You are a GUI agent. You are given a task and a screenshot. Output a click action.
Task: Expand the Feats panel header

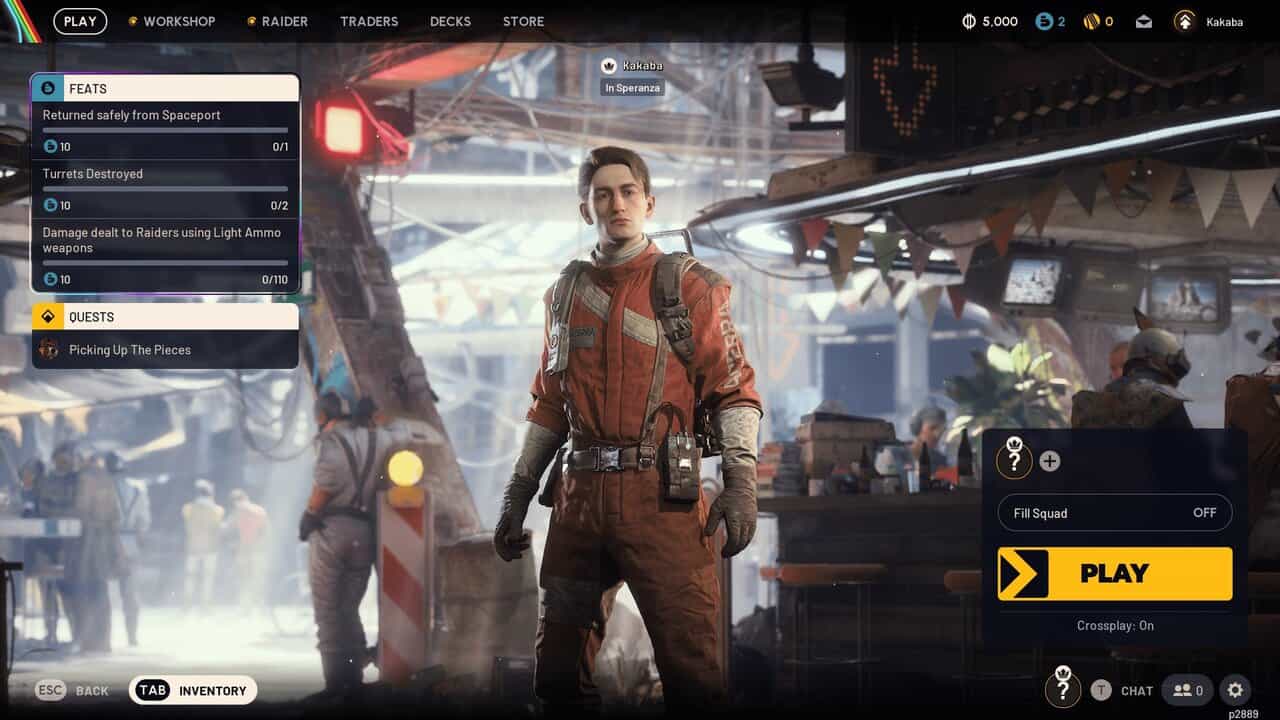click(x=165, y=88)
